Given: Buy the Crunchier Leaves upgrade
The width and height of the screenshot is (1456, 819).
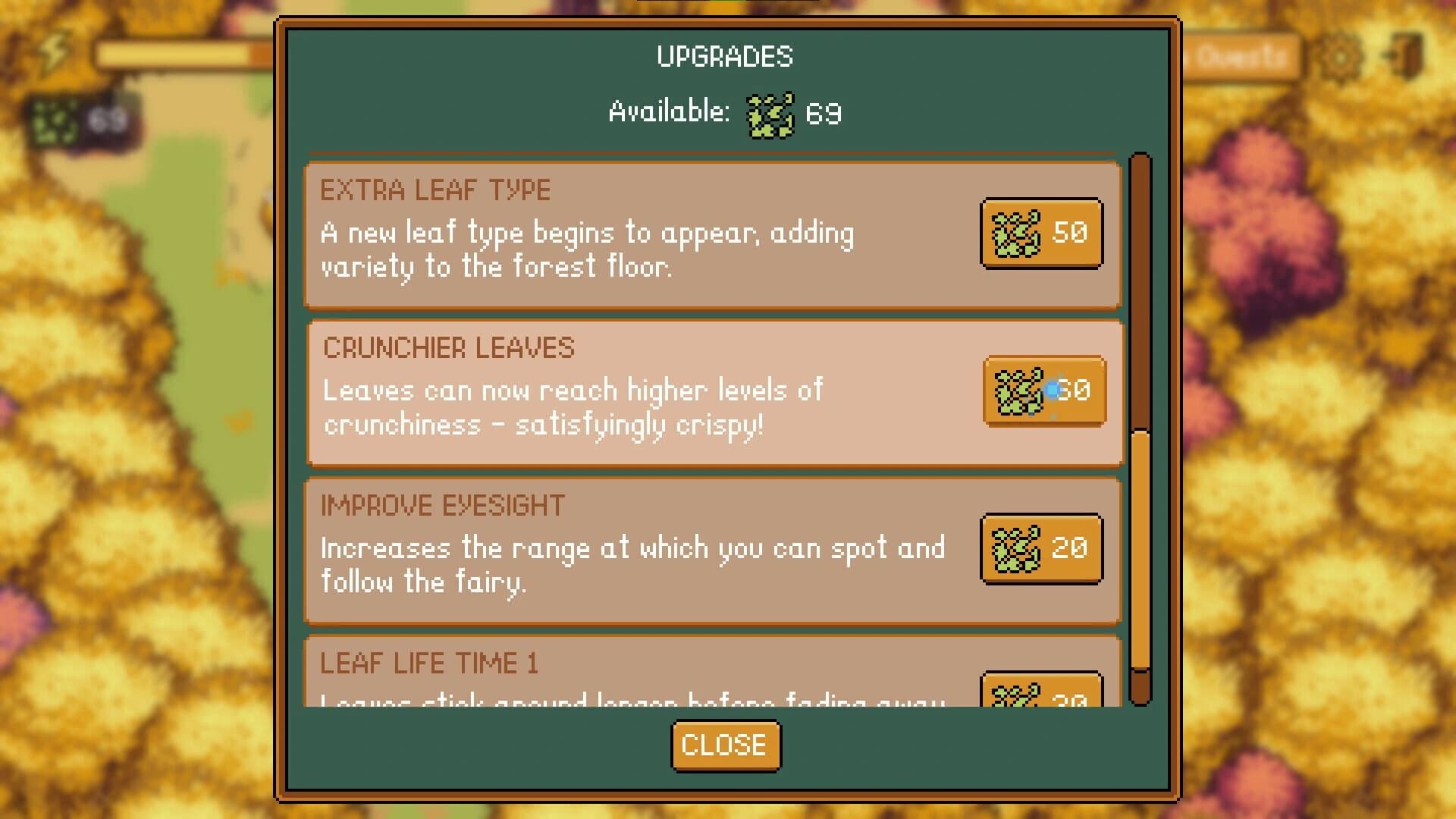Looking at the screenshot, I should [1043, 391].
